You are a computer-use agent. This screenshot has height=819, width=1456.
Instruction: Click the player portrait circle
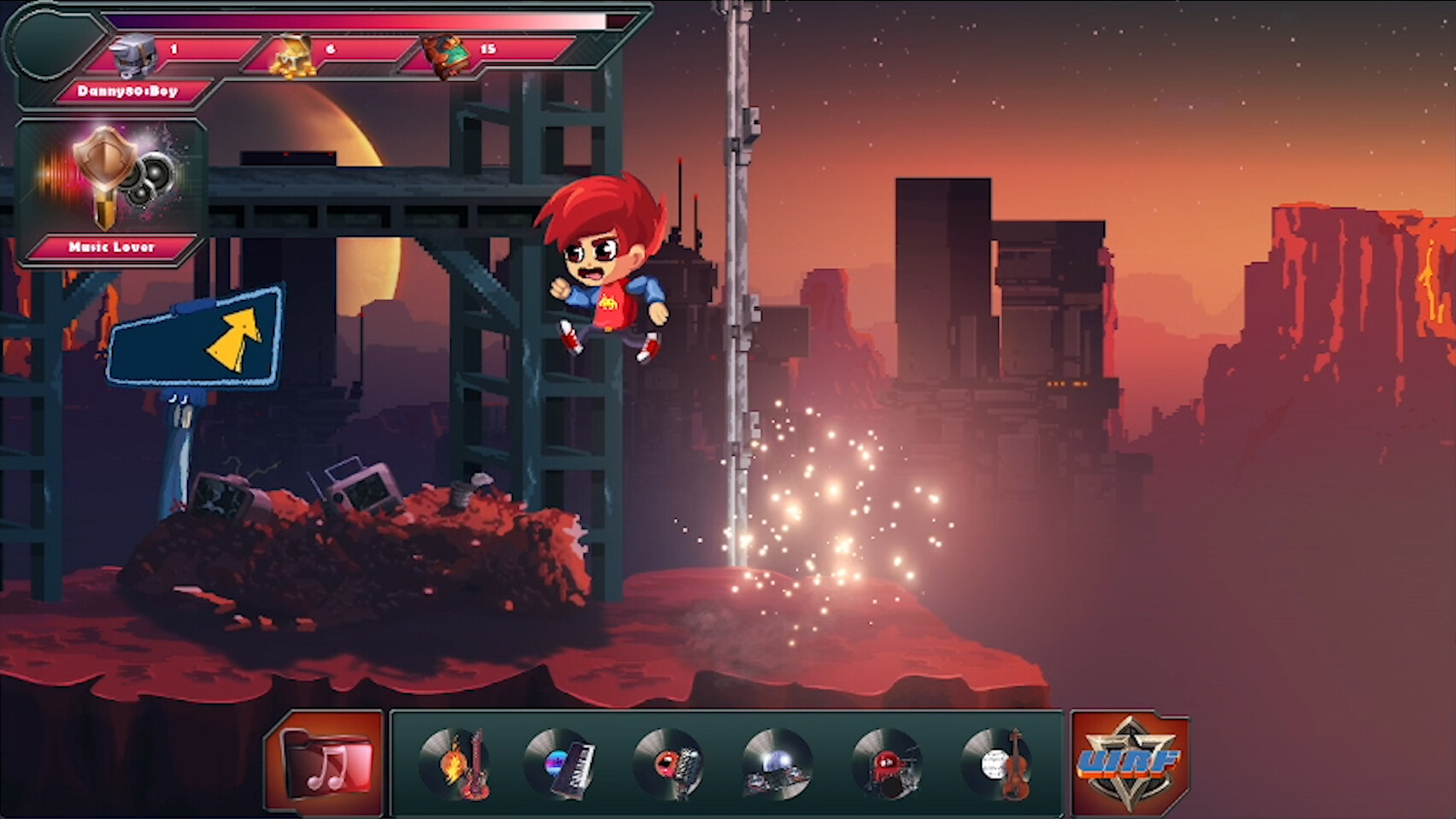pyautogui.click(x=44, y=44)
